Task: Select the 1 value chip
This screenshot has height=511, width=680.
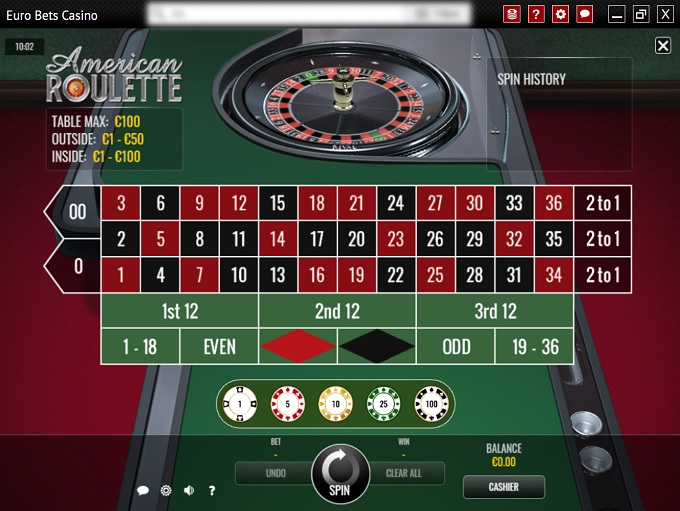Action: (x=240, y=404)
